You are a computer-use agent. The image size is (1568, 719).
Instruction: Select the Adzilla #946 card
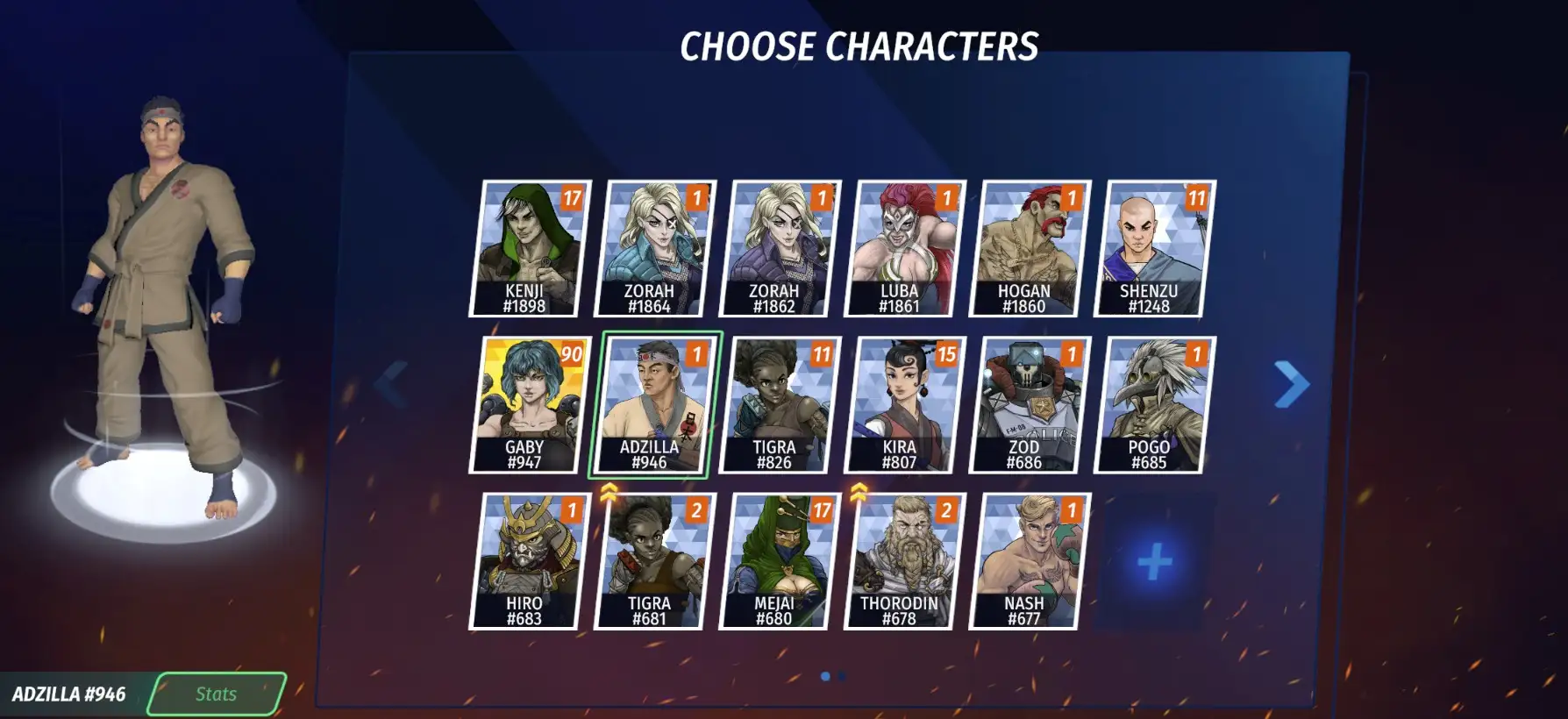pos(654,404)
